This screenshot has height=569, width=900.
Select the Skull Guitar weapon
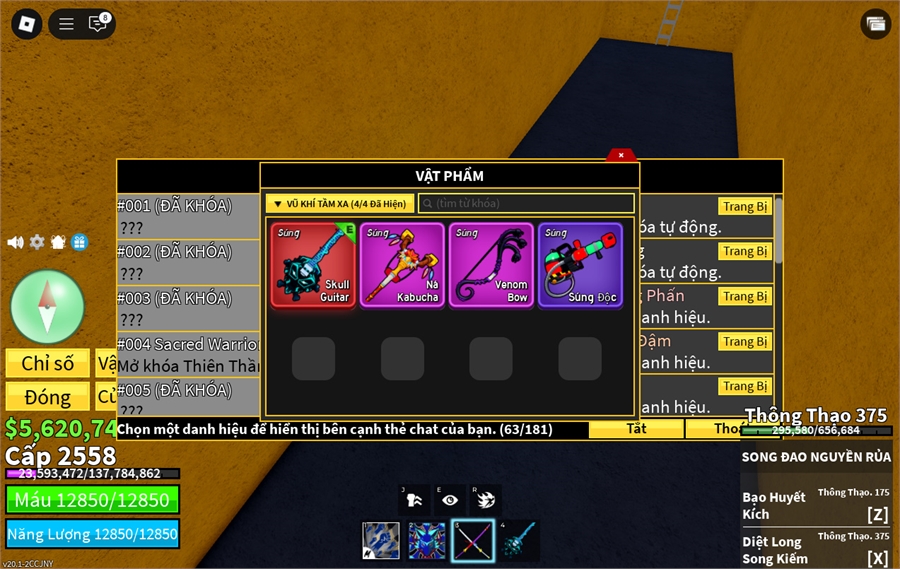(313, 265)
